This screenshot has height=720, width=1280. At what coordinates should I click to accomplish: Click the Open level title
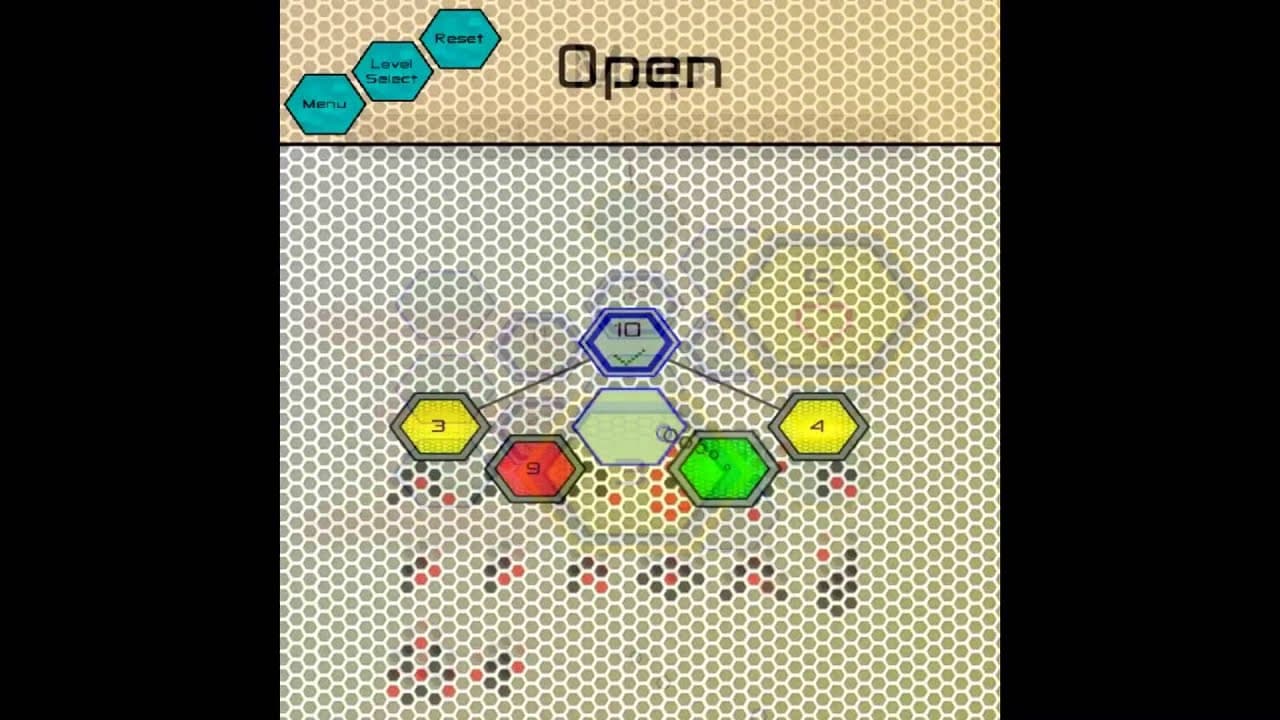click(640, 68)
